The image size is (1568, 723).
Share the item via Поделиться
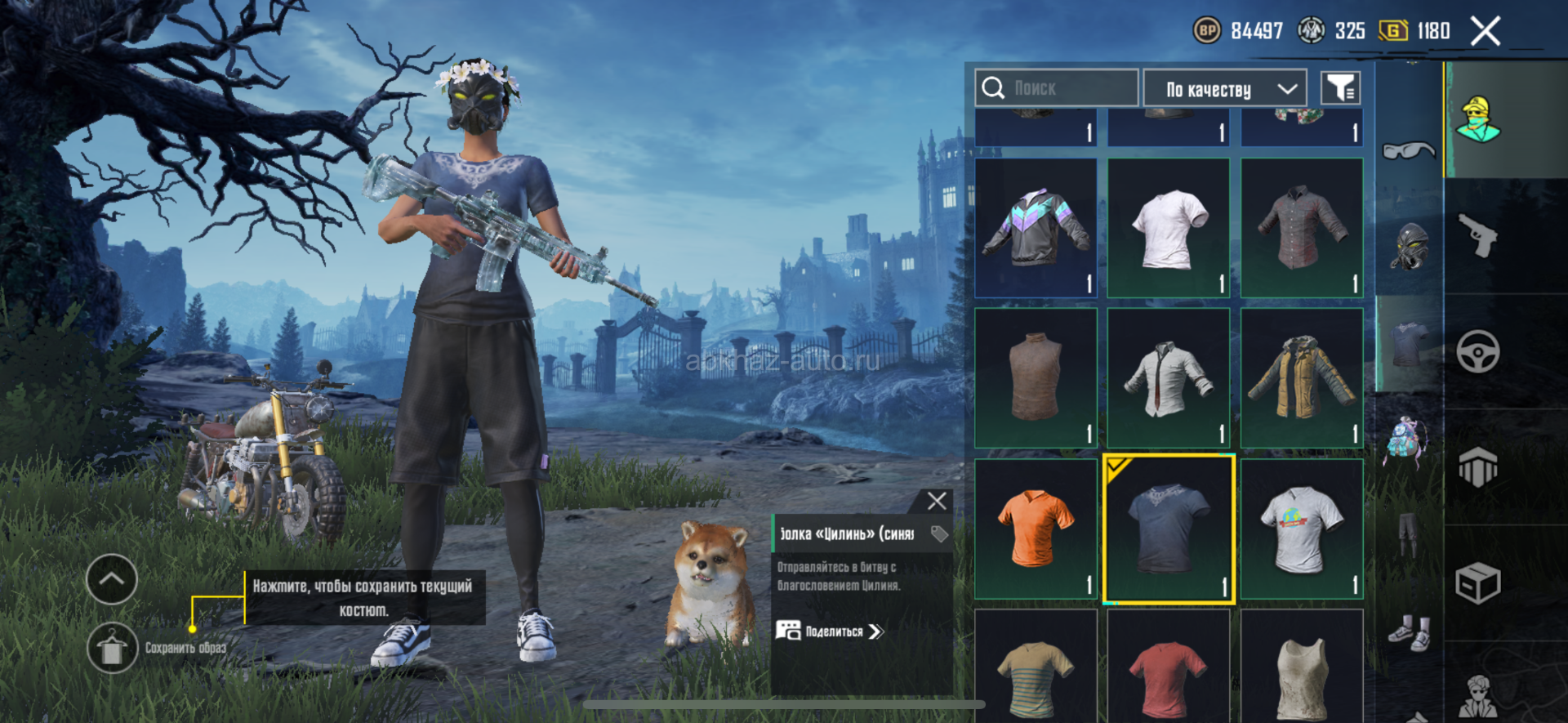pos(830,632)
